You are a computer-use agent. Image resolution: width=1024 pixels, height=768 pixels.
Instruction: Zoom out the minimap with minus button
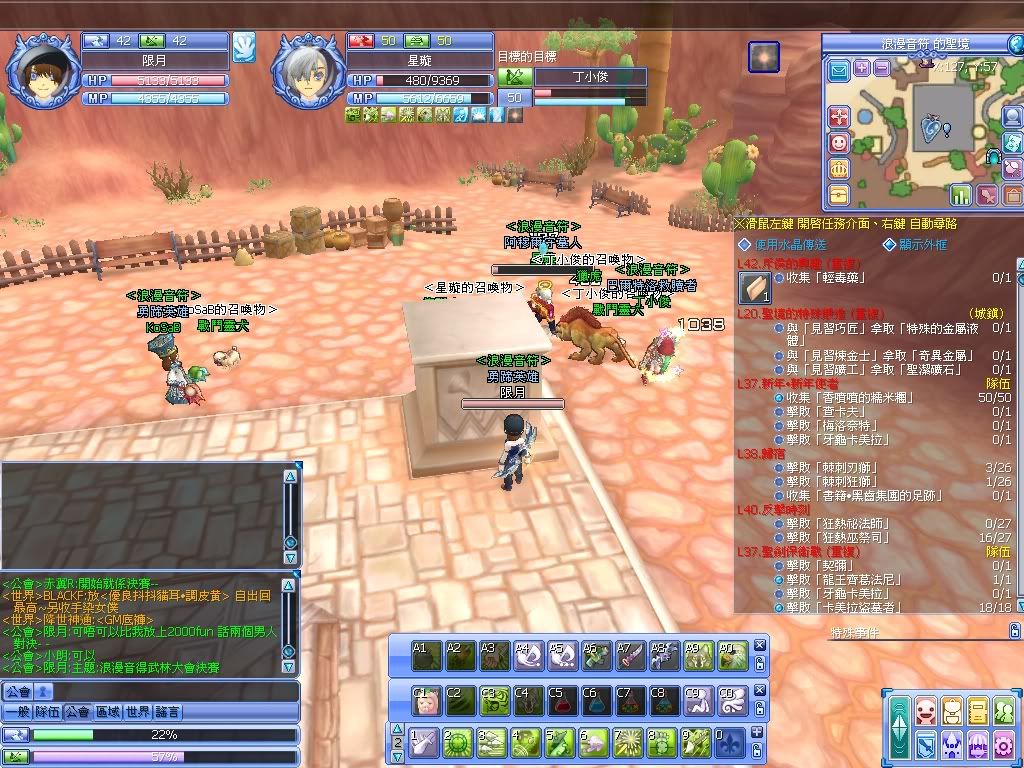[881, 68]
